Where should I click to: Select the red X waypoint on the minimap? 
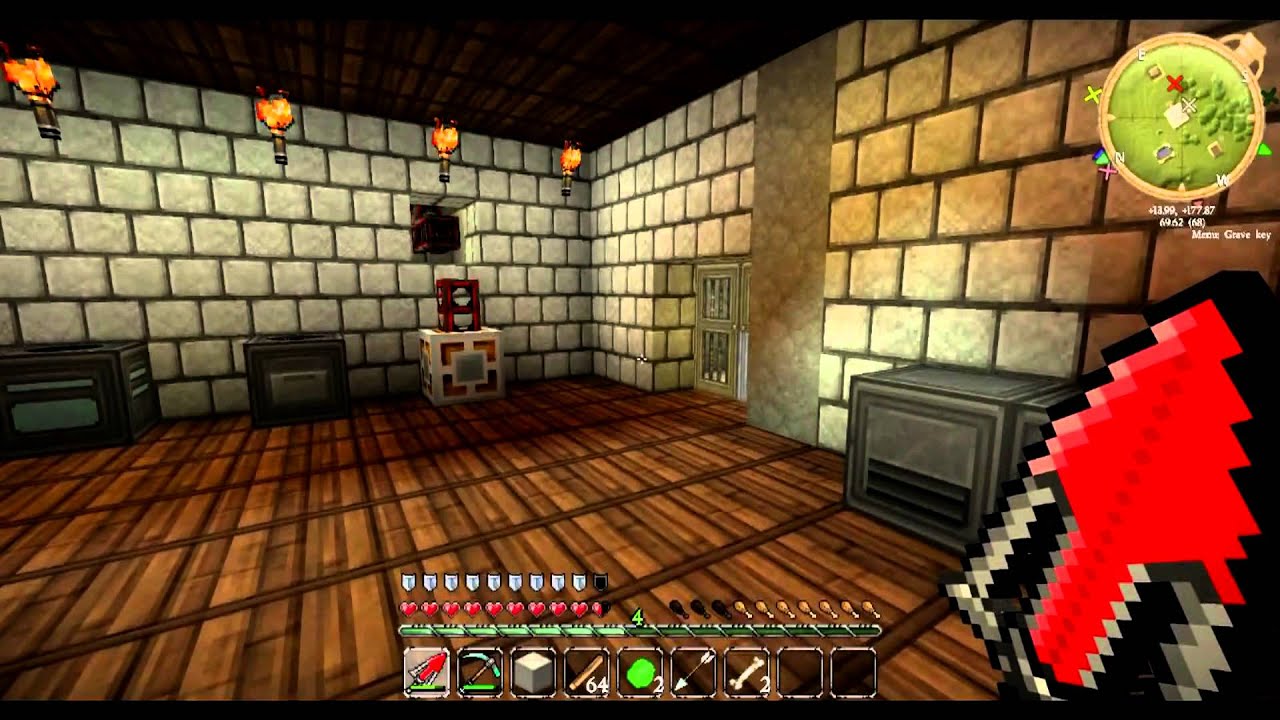[1175, 83]
